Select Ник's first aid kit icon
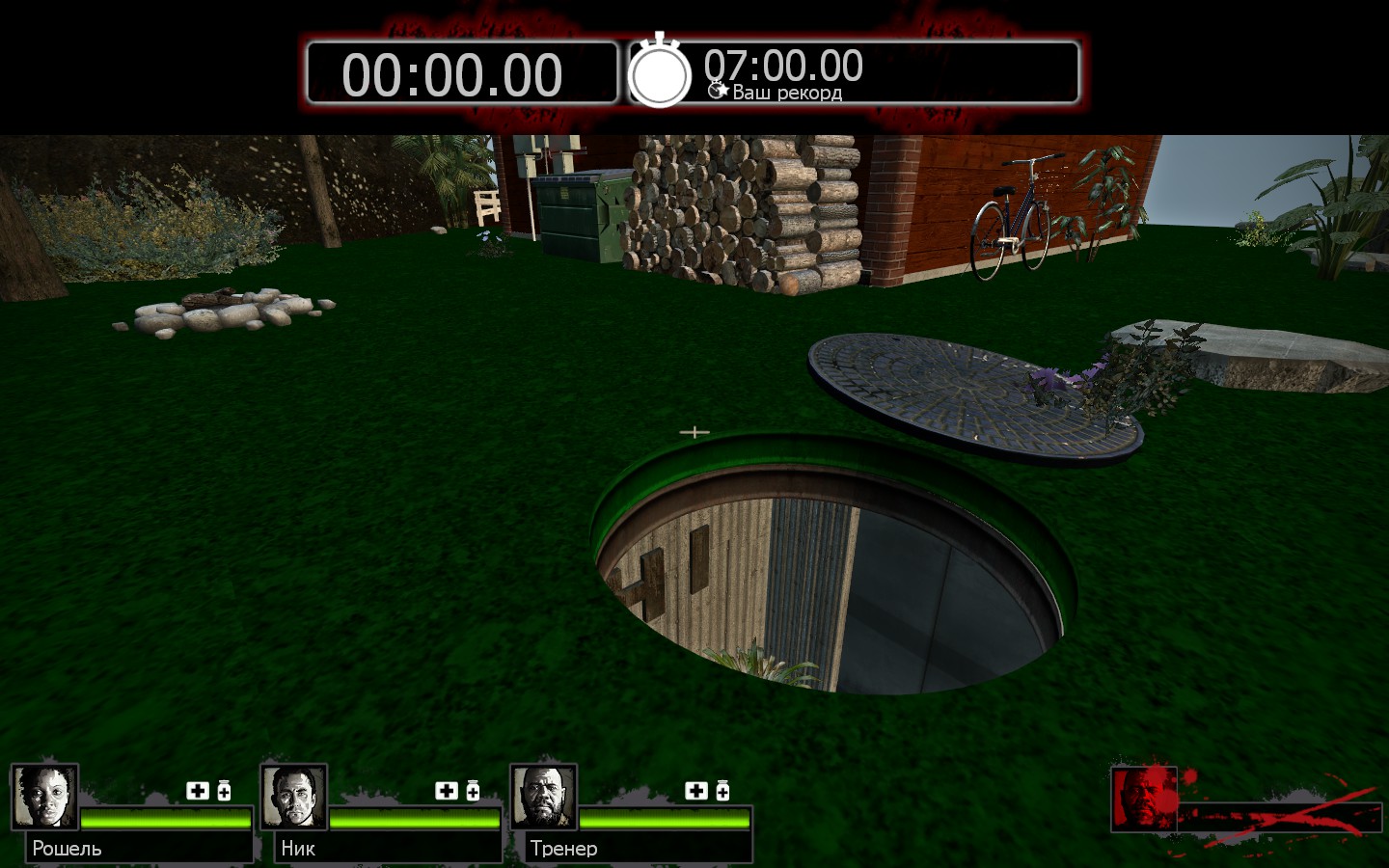This screenshot has height=868, width=1389. 447,791
